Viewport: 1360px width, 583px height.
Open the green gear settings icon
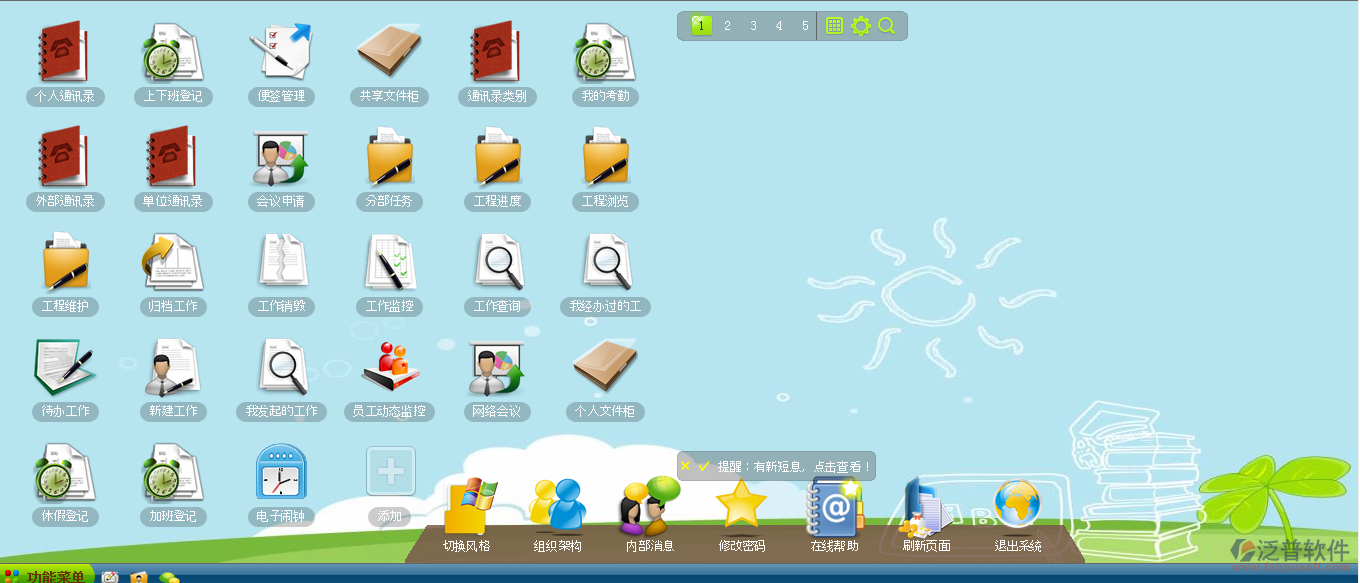[x=861, y=26]
